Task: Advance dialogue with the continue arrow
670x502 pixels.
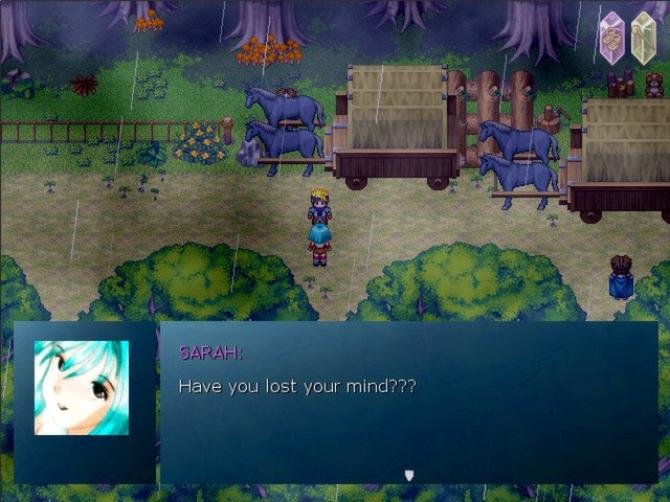Action: pos(408,474)
